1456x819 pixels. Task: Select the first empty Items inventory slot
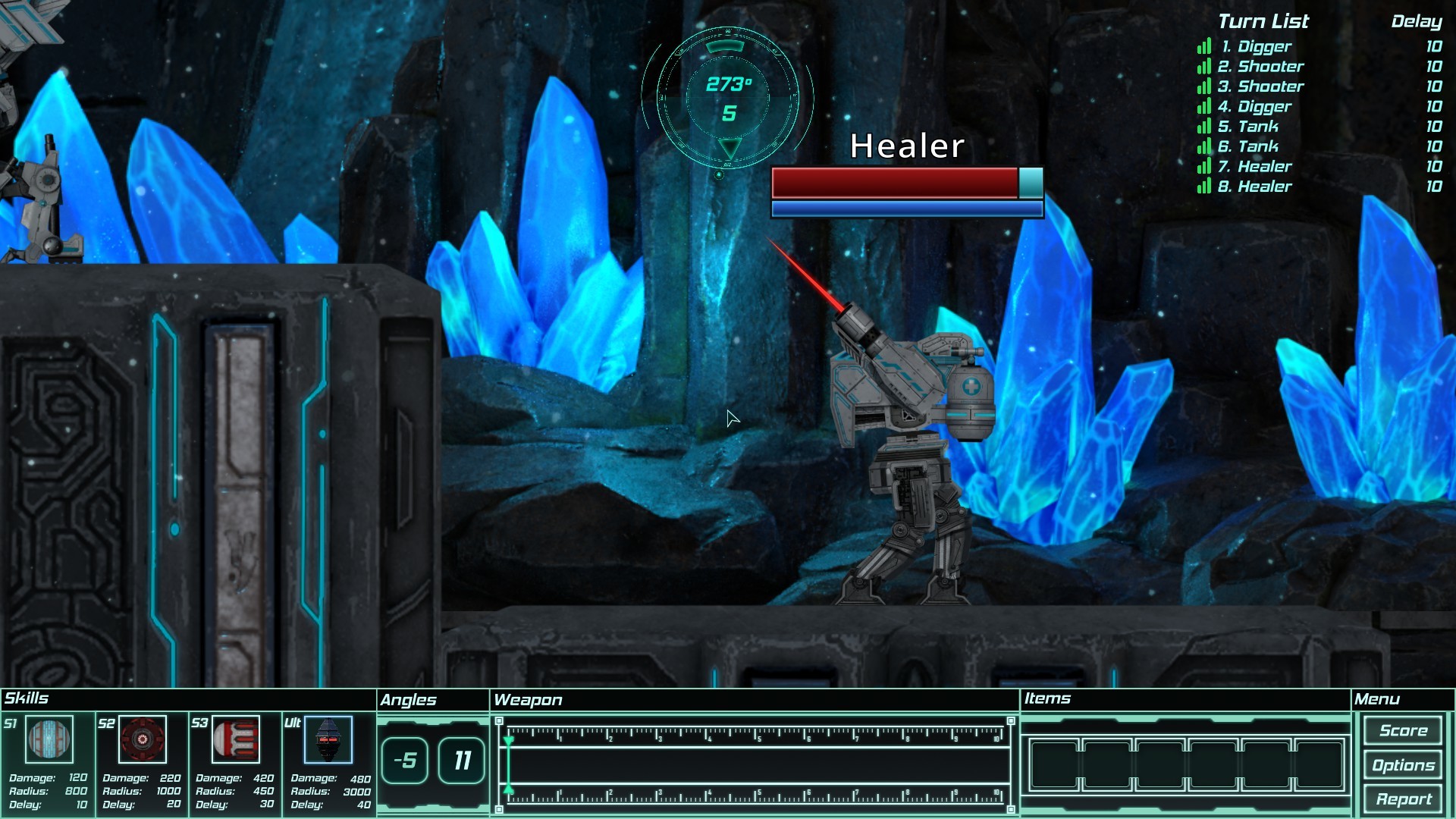click(1056, 765)
